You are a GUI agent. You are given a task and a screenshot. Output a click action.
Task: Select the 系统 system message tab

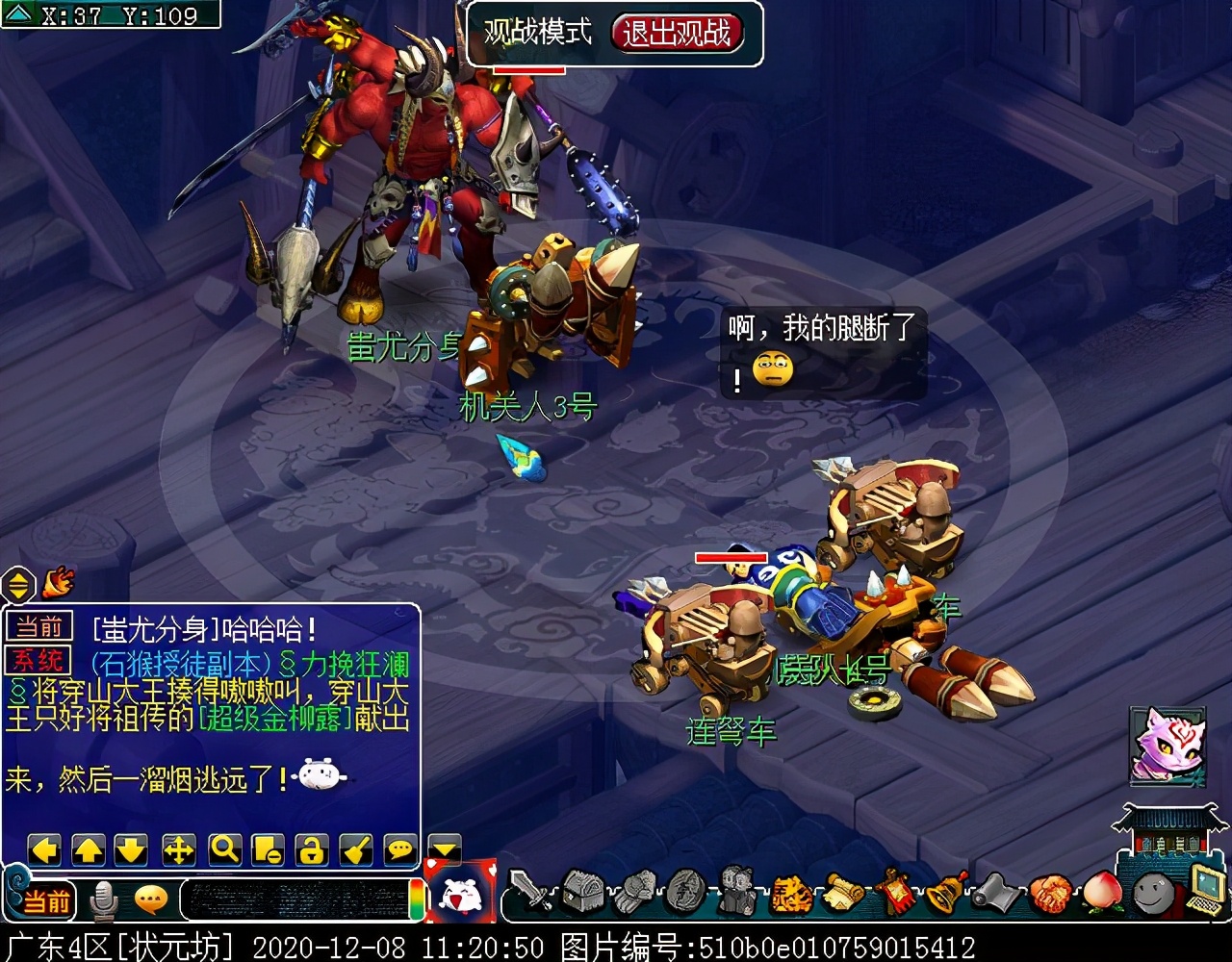(x=39, y=660)
